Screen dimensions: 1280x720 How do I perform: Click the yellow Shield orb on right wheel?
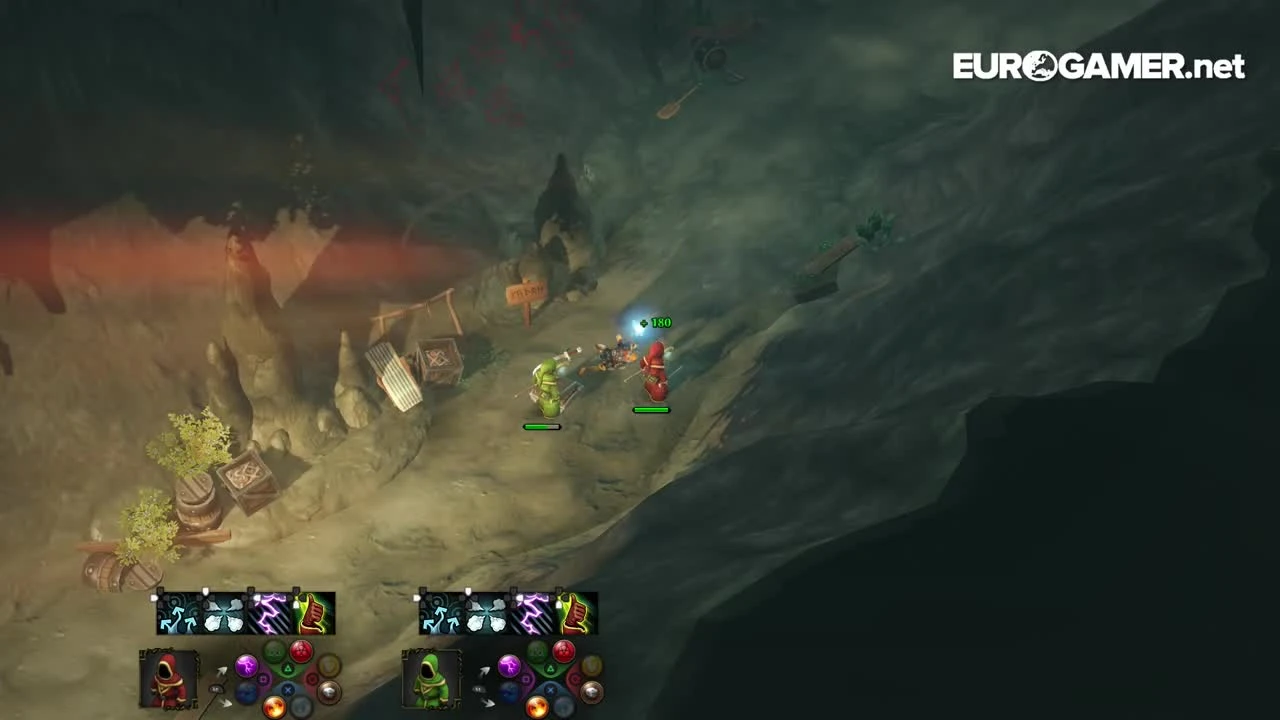[590, 666]
